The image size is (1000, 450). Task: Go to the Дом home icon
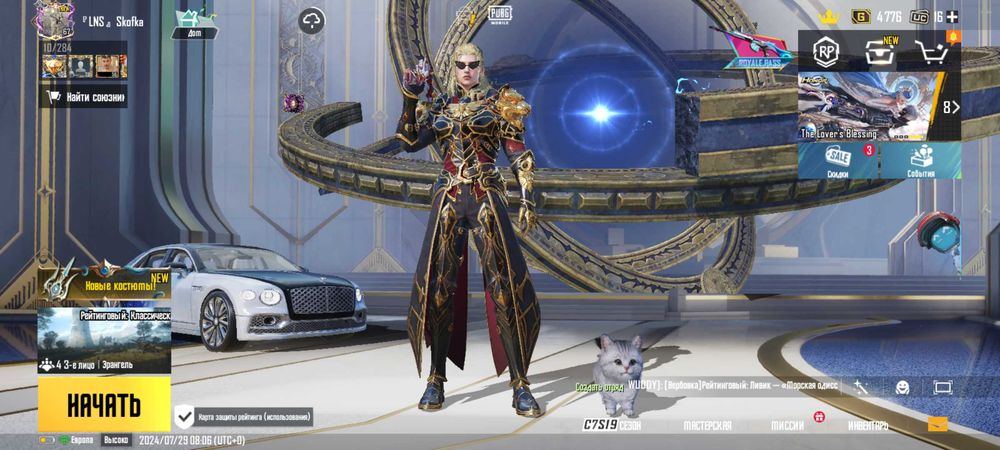coord(194,23)
